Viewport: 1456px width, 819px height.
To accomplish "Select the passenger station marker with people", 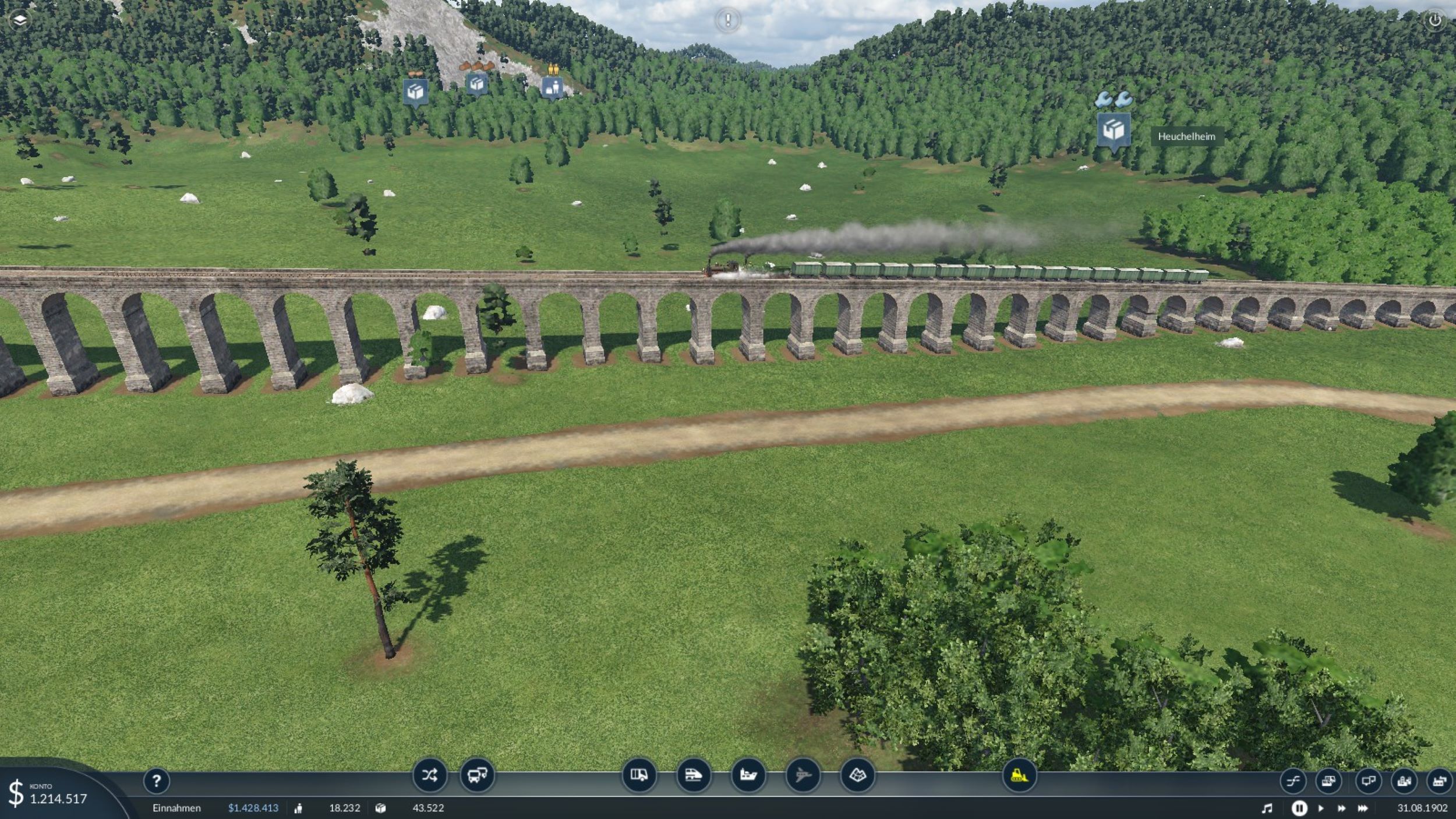I will [x=552, y=88].
